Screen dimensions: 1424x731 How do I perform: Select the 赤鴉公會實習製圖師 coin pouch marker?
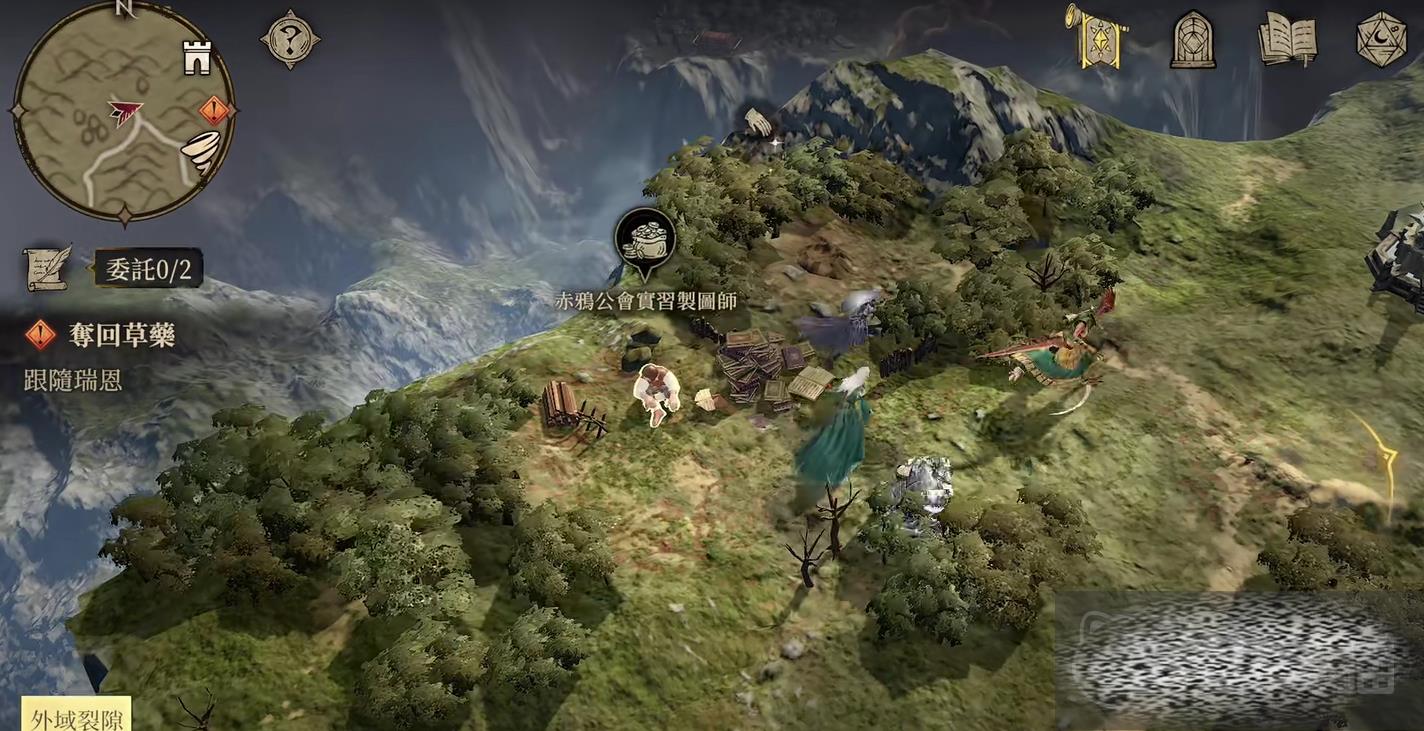point(645,240)
